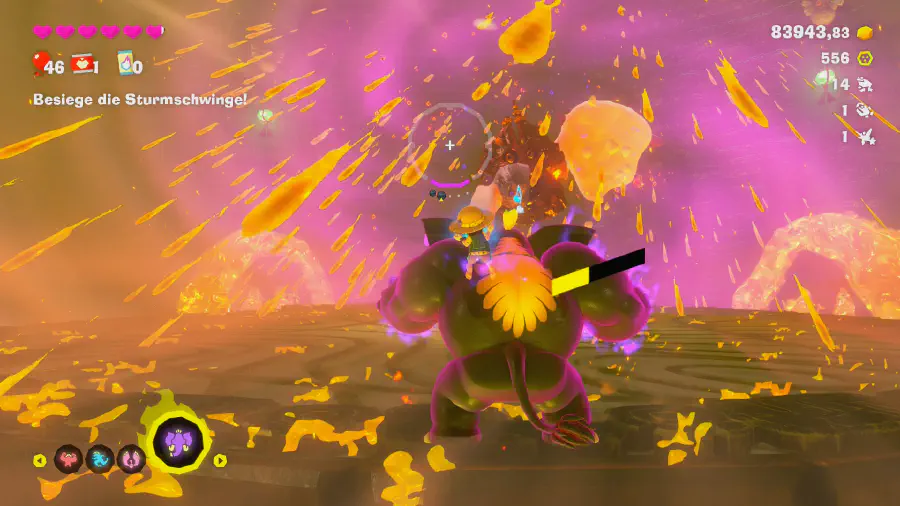The width and height of the screenshot is (900, 506).
Task: Select the purple elephant transformation icon
Action: click(x=180, y=443)
